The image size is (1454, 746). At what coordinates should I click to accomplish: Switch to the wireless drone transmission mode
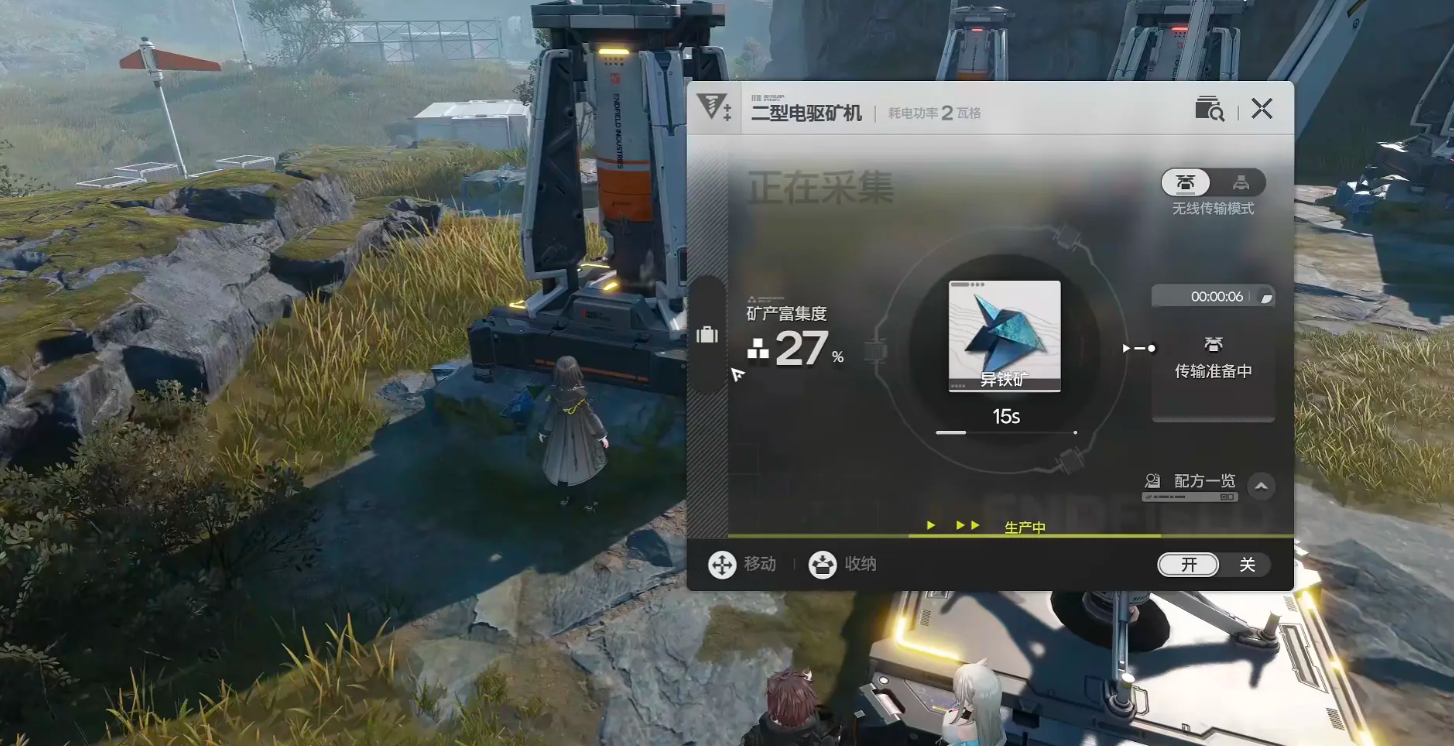[x=1186, y=182]
